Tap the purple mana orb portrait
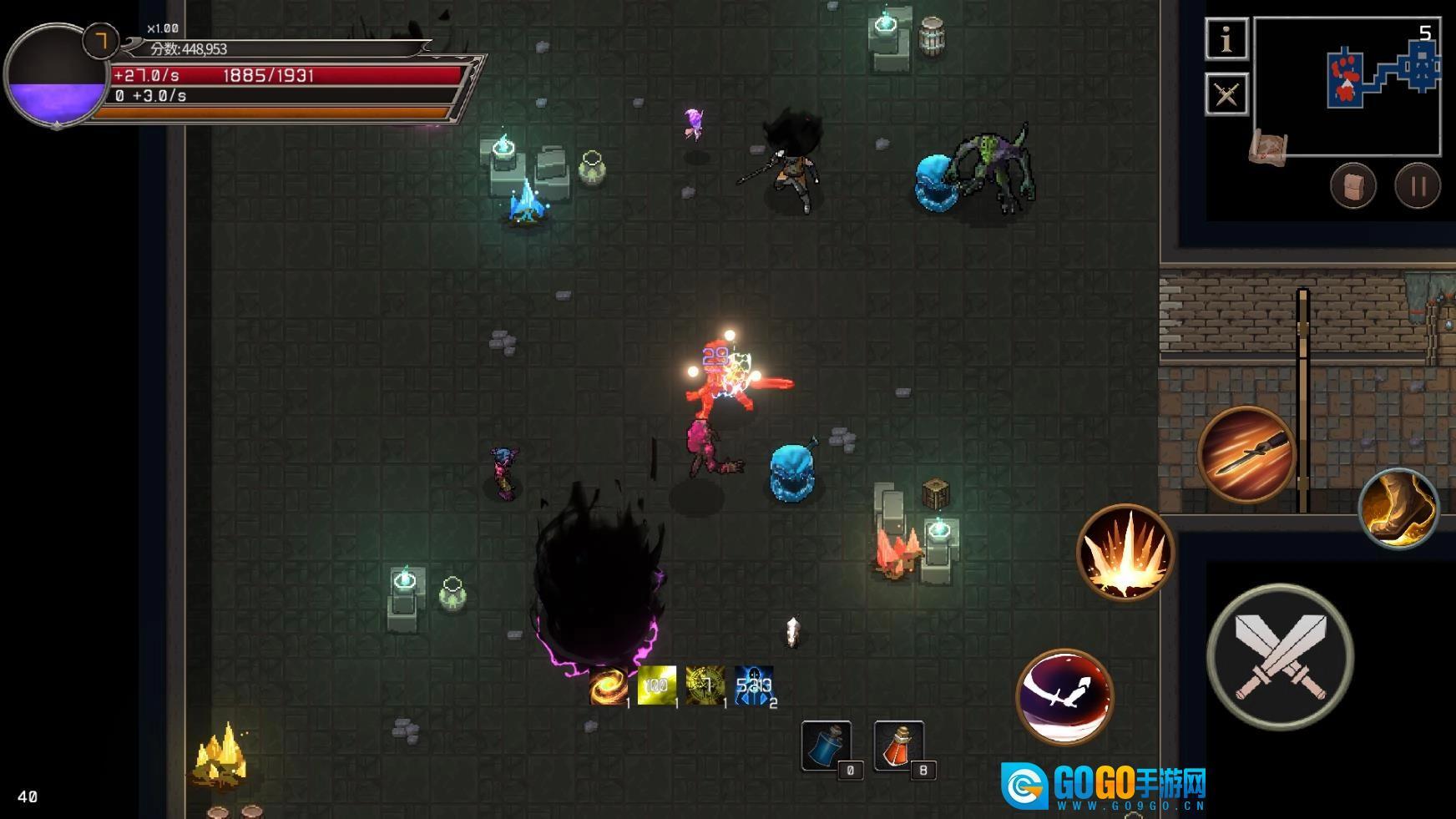Screen dimensions: 1456x819 click(57, 76)
